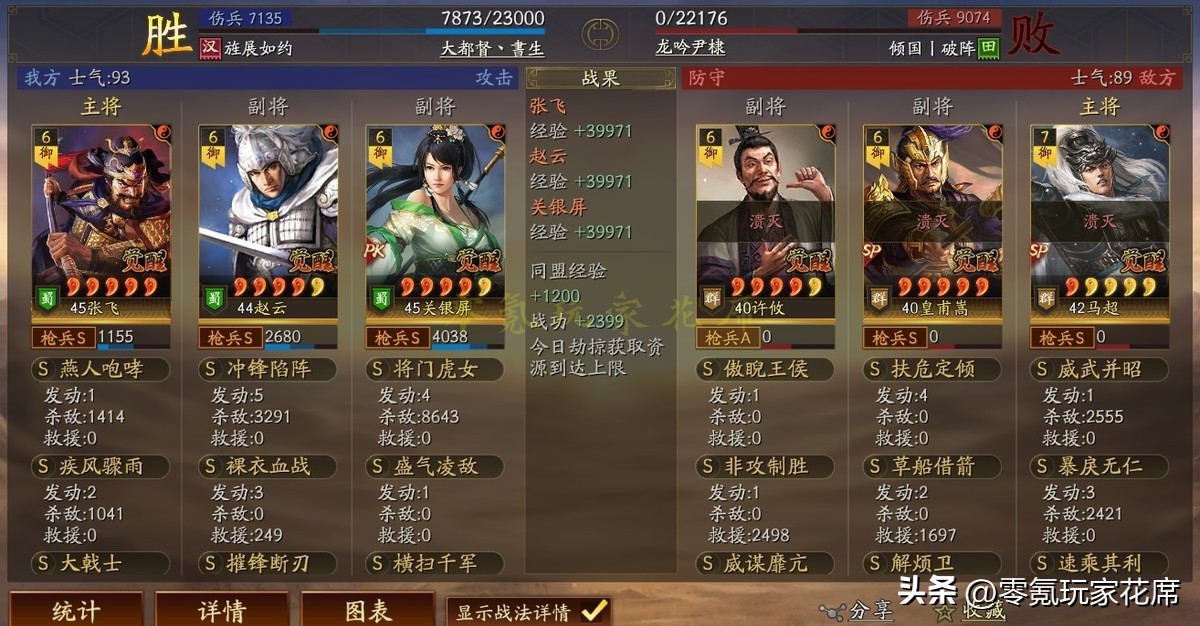Open the 威武并昭 tactic entry

tap(1099, 370)
